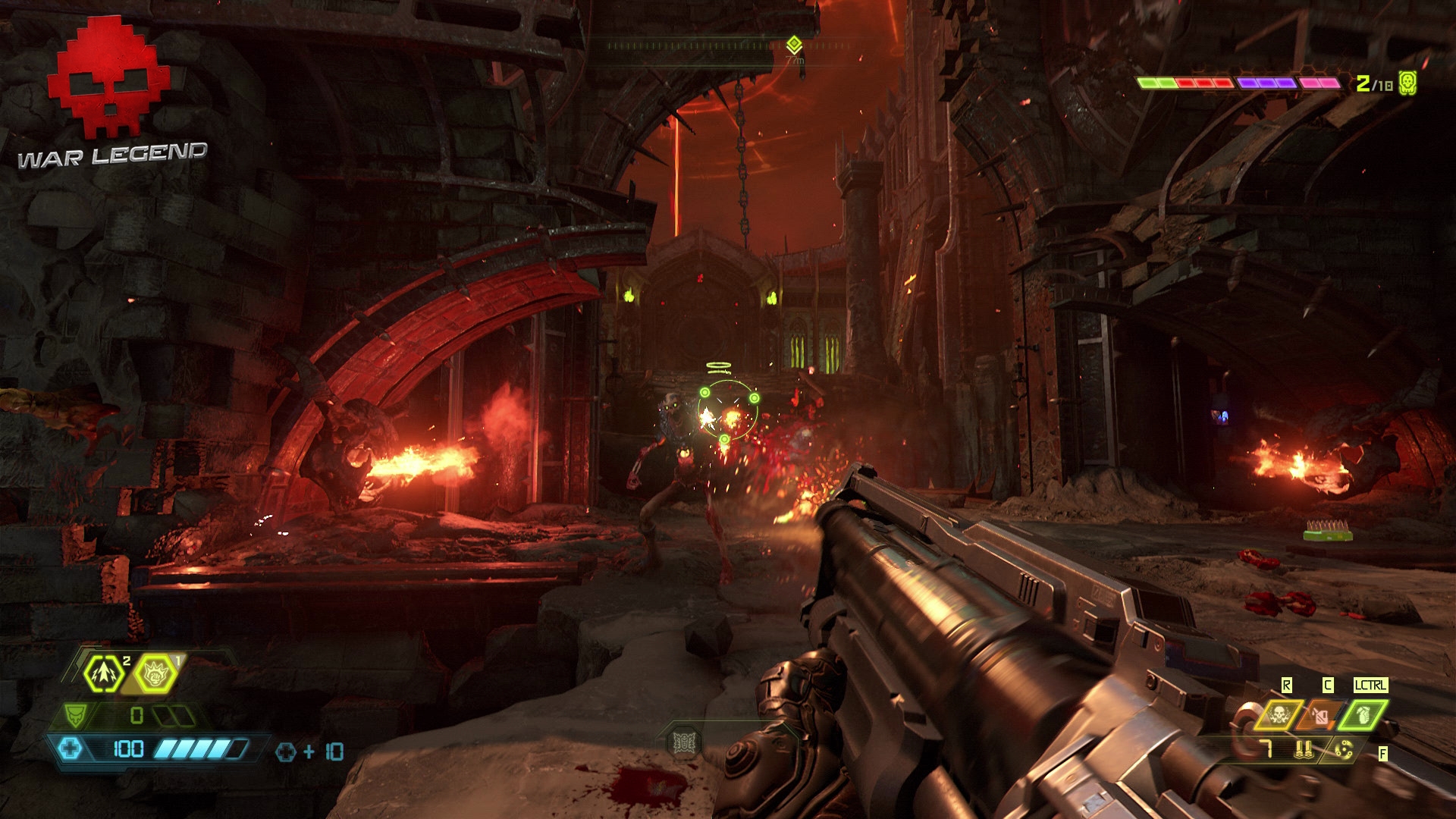Activate the flaming fist Blood Punch hexagon
Image resolution: width=1456 pixels, height=819 pixels.
[x=156, y=673]
